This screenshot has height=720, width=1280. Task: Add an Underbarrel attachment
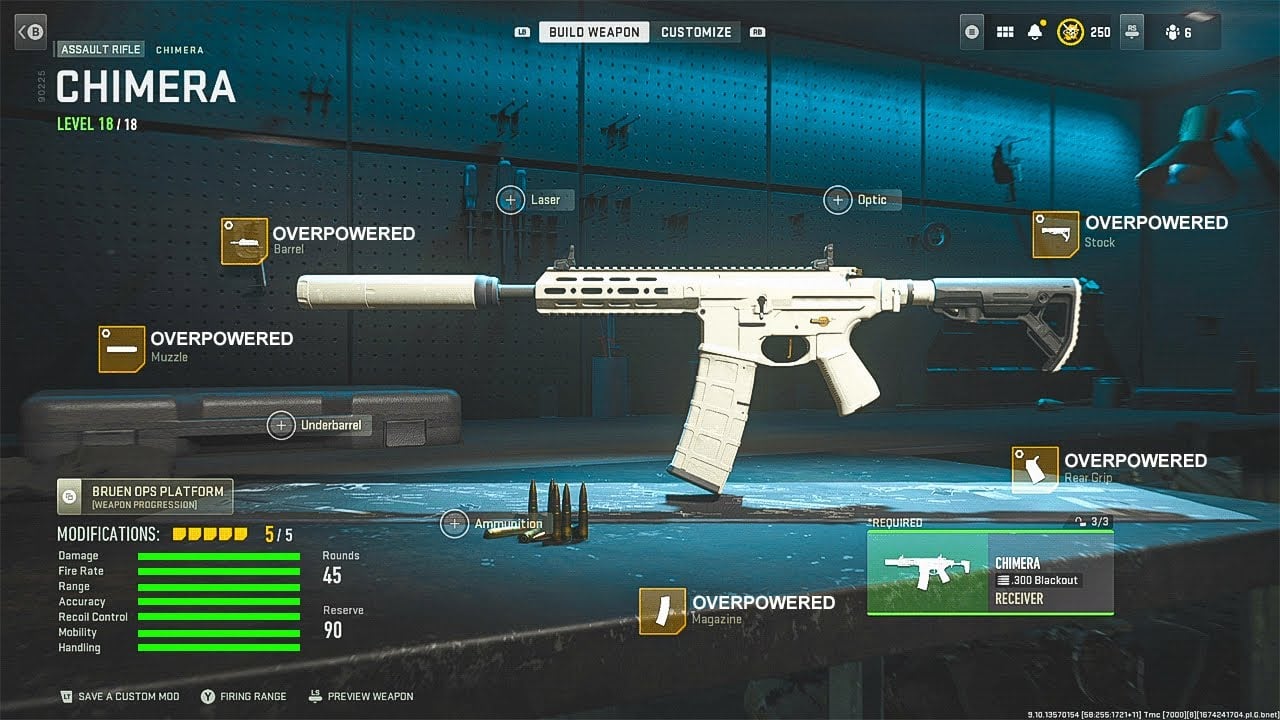click(x=281, y=425)
